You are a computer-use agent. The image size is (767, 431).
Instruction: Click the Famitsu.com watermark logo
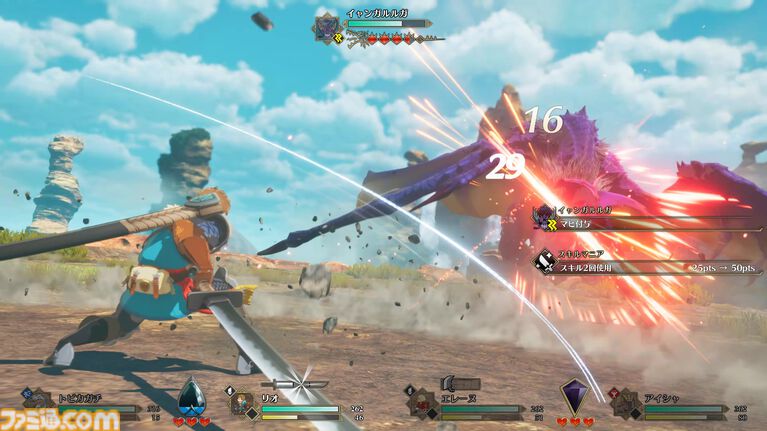60,416
